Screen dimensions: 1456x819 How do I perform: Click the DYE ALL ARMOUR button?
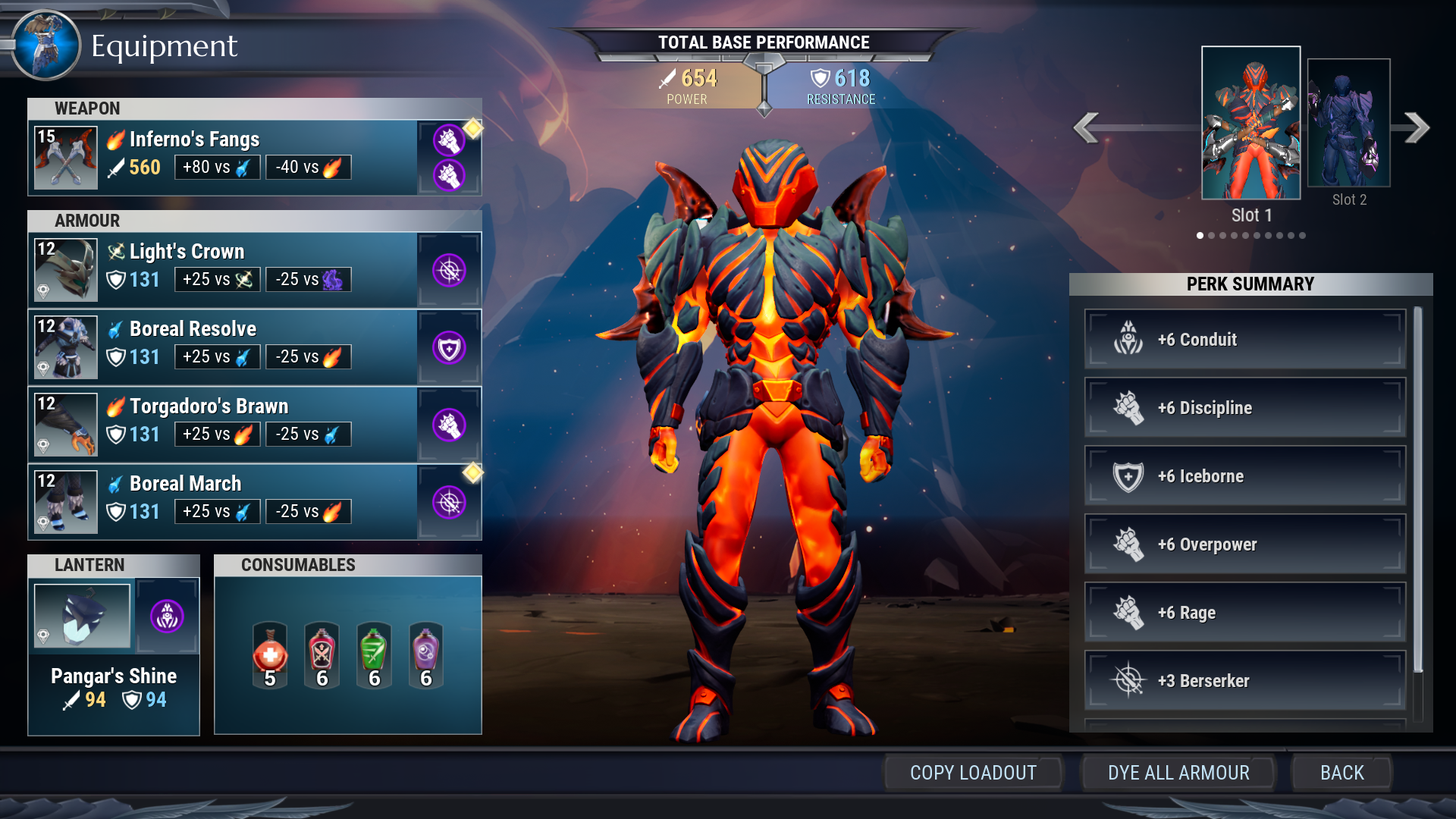pyautogui.click(x=1178, y=773)
